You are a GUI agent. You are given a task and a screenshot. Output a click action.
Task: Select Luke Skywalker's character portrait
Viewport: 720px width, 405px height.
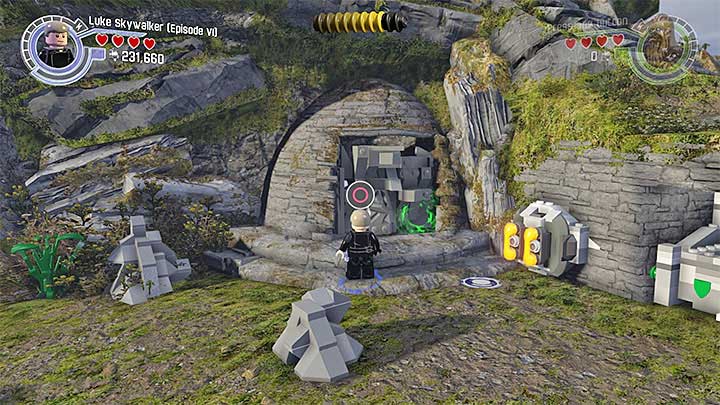[55, 44]
